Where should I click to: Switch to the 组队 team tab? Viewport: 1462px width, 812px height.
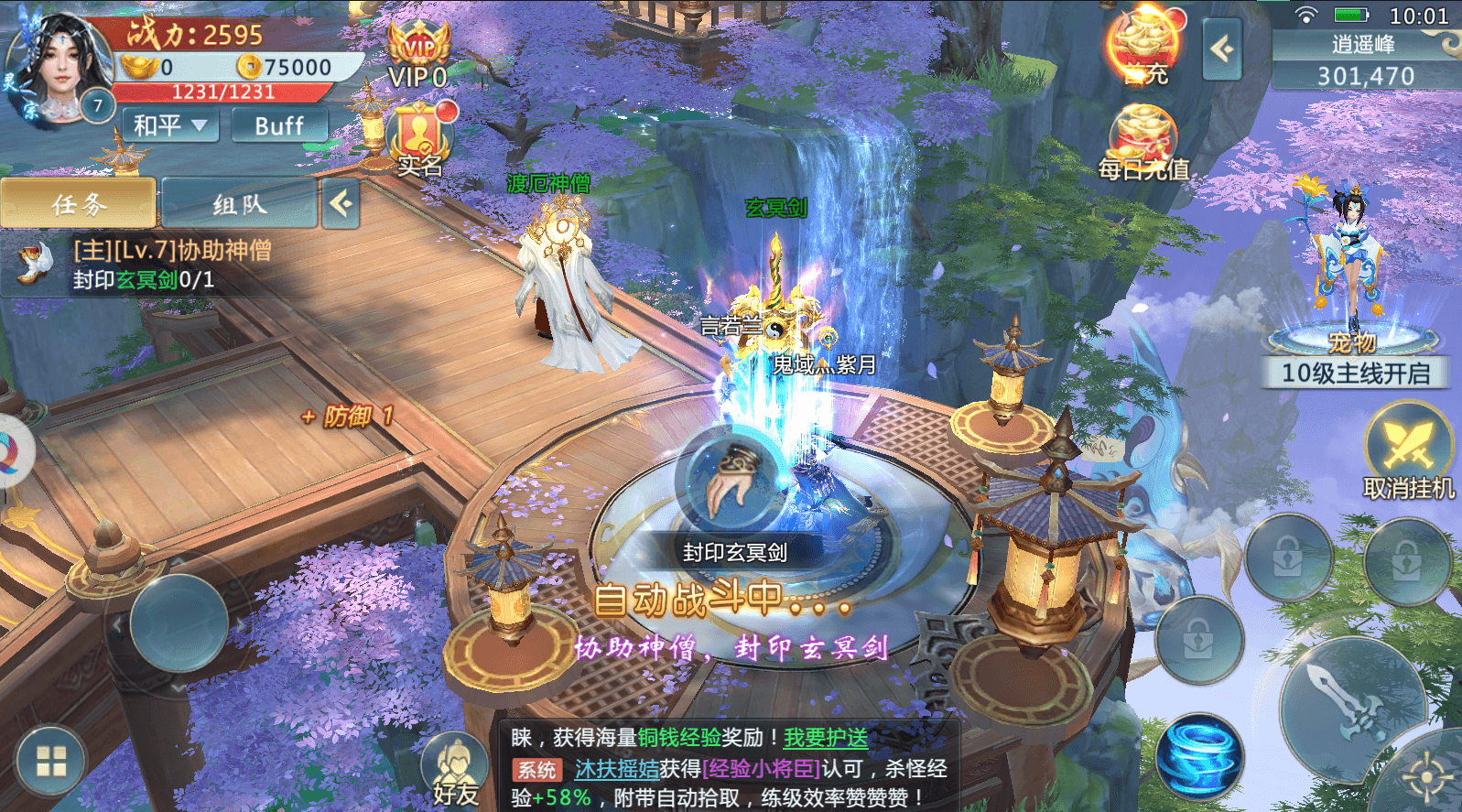coord(239,203)
